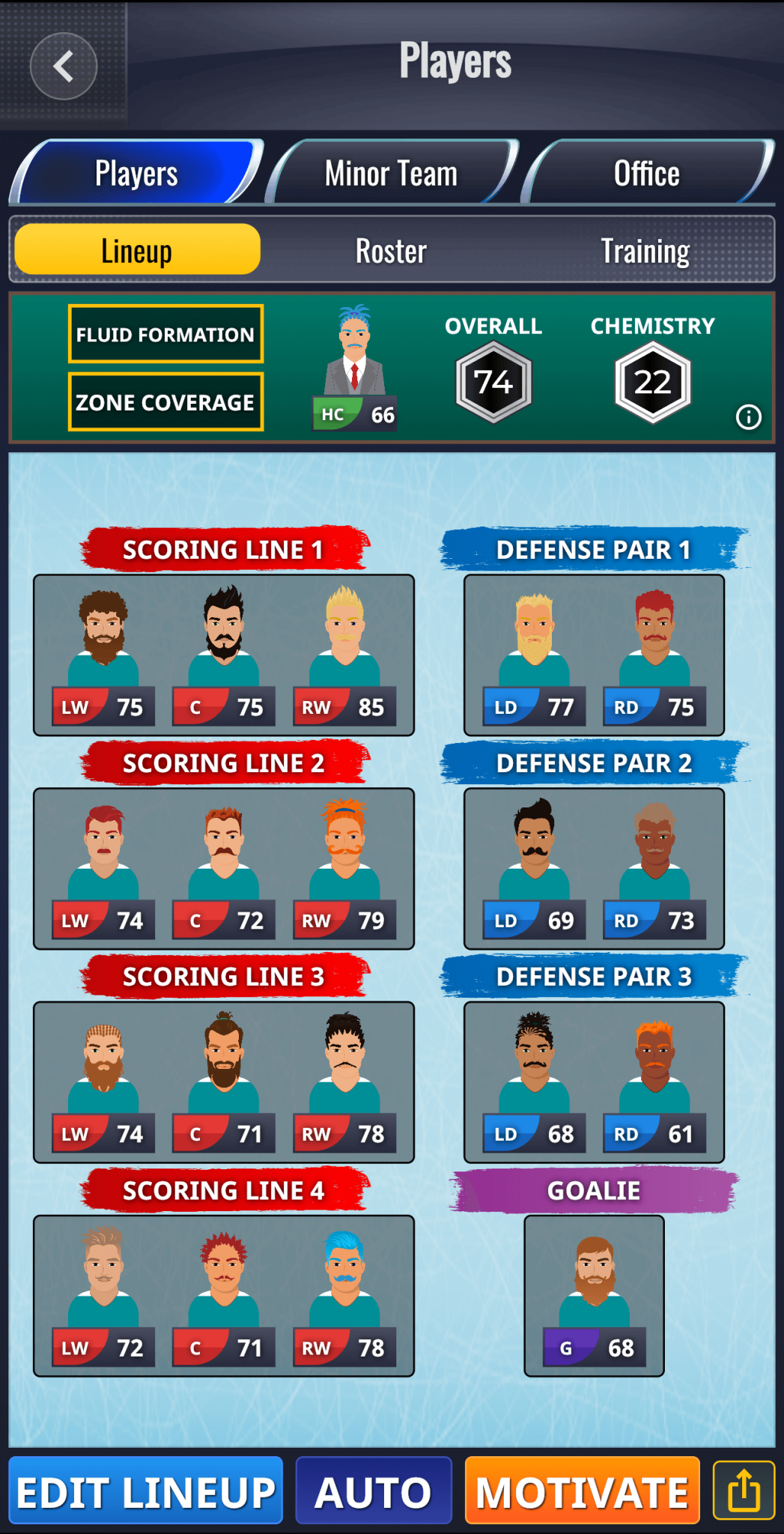Open the Training sub-tab
This screenshot has width=784, height=1534.
(645, 251)
